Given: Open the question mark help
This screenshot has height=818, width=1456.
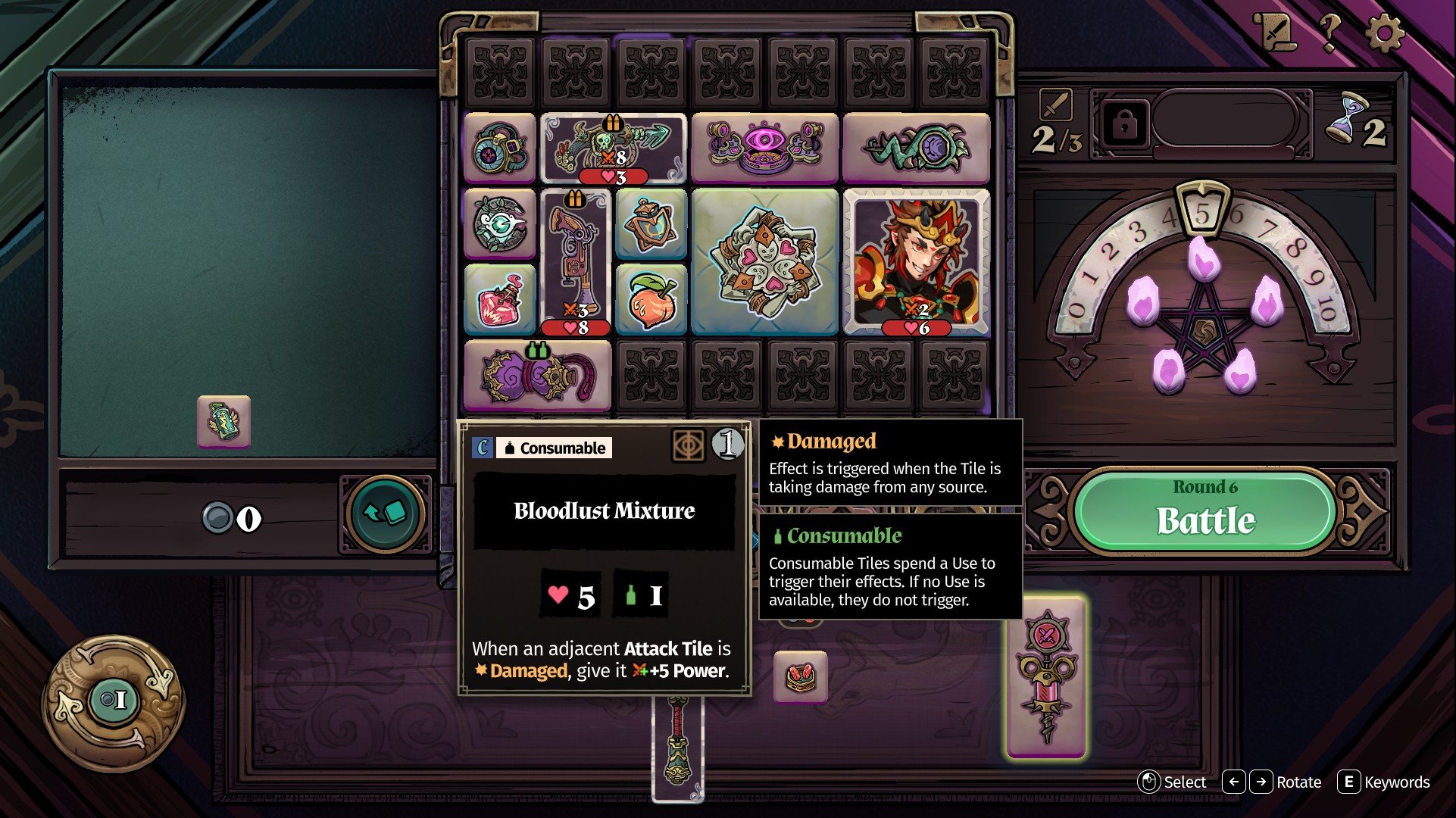Looking at the screenshot, I should [1329, 33].
